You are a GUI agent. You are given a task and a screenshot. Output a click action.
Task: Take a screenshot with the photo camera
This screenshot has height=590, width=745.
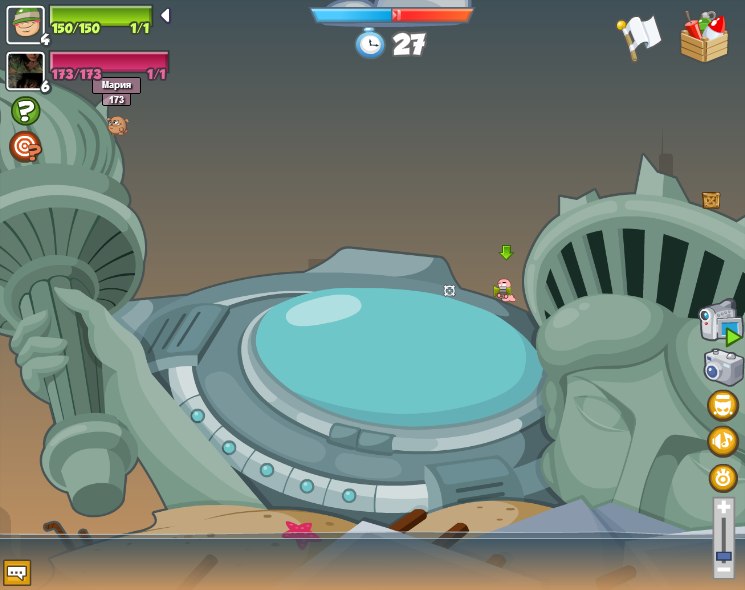[723, 367]
